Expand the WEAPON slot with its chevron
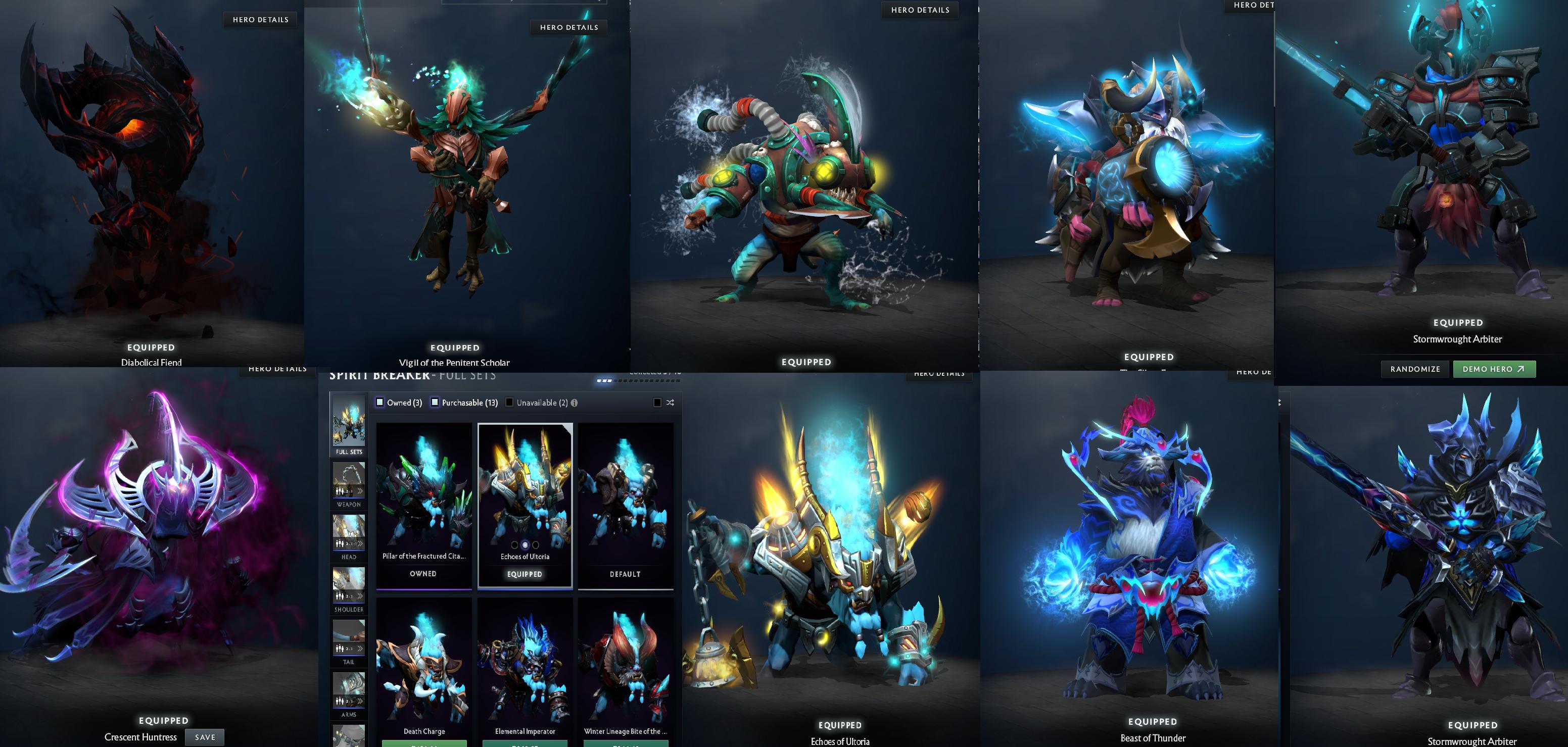Image resolution: width=1568 pixels, height=747 pixels. (x=360, y=491)
